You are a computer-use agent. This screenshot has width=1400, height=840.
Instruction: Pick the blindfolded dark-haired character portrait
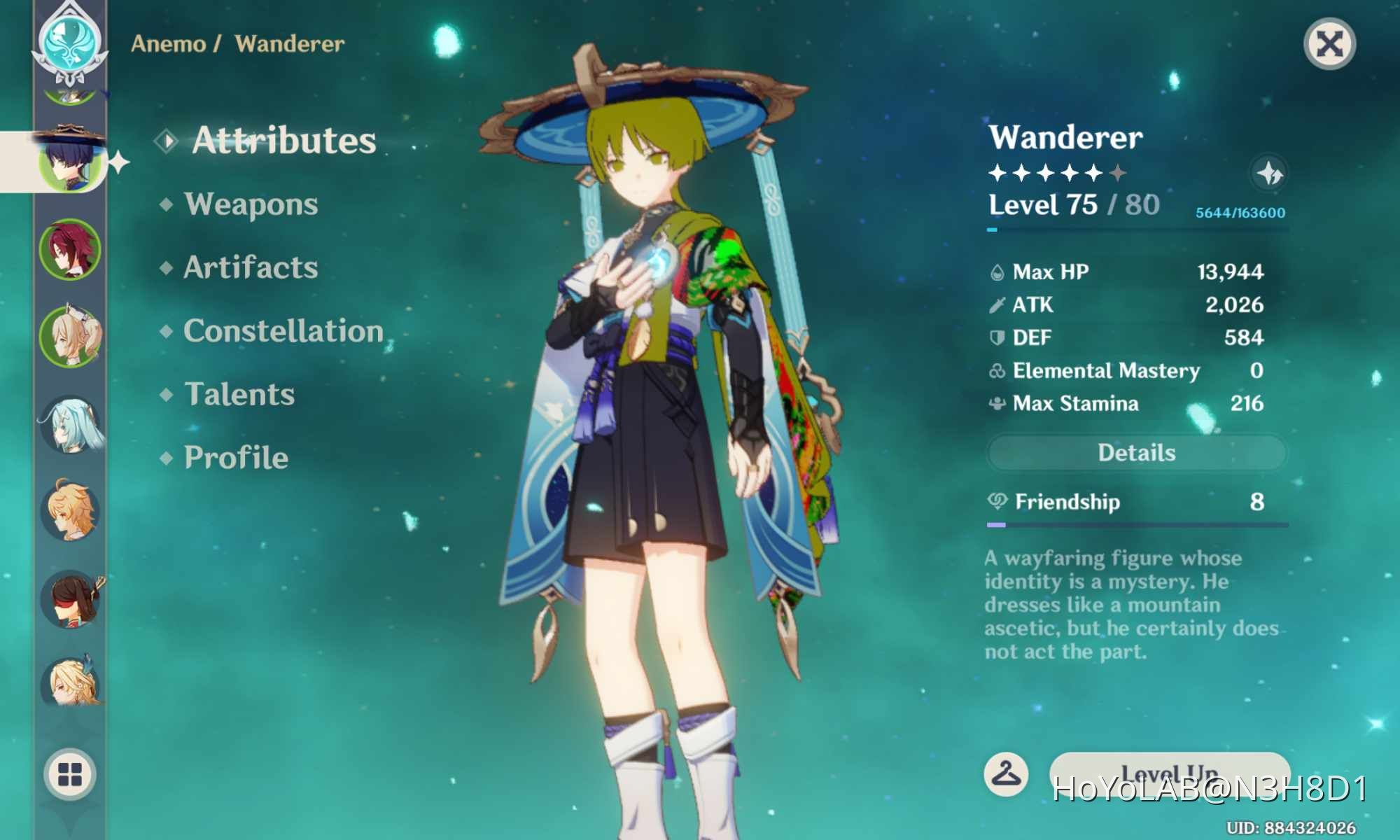pos(71,599)
